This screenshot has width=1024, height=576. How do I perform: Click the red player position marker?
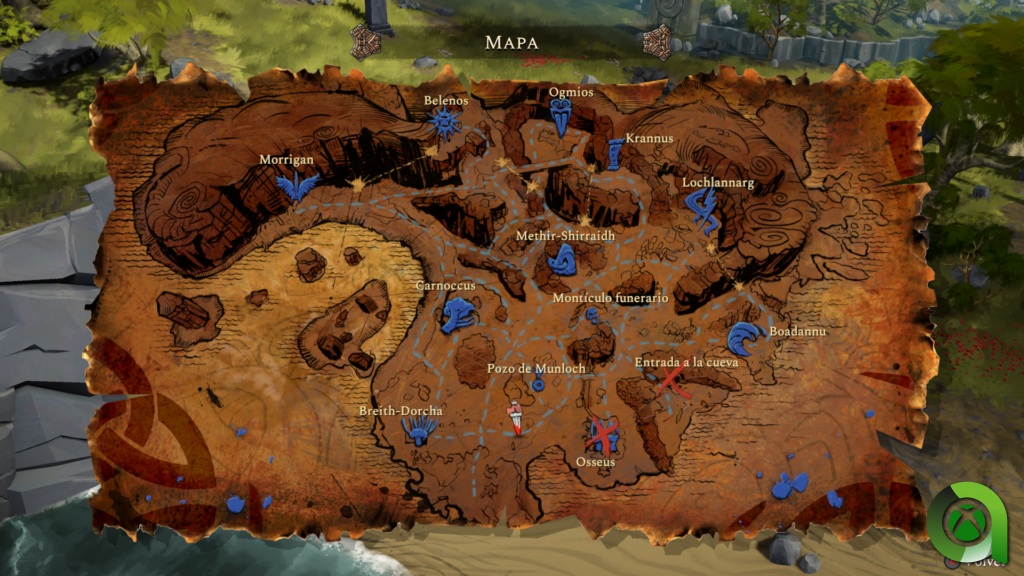tap(516, 417)
